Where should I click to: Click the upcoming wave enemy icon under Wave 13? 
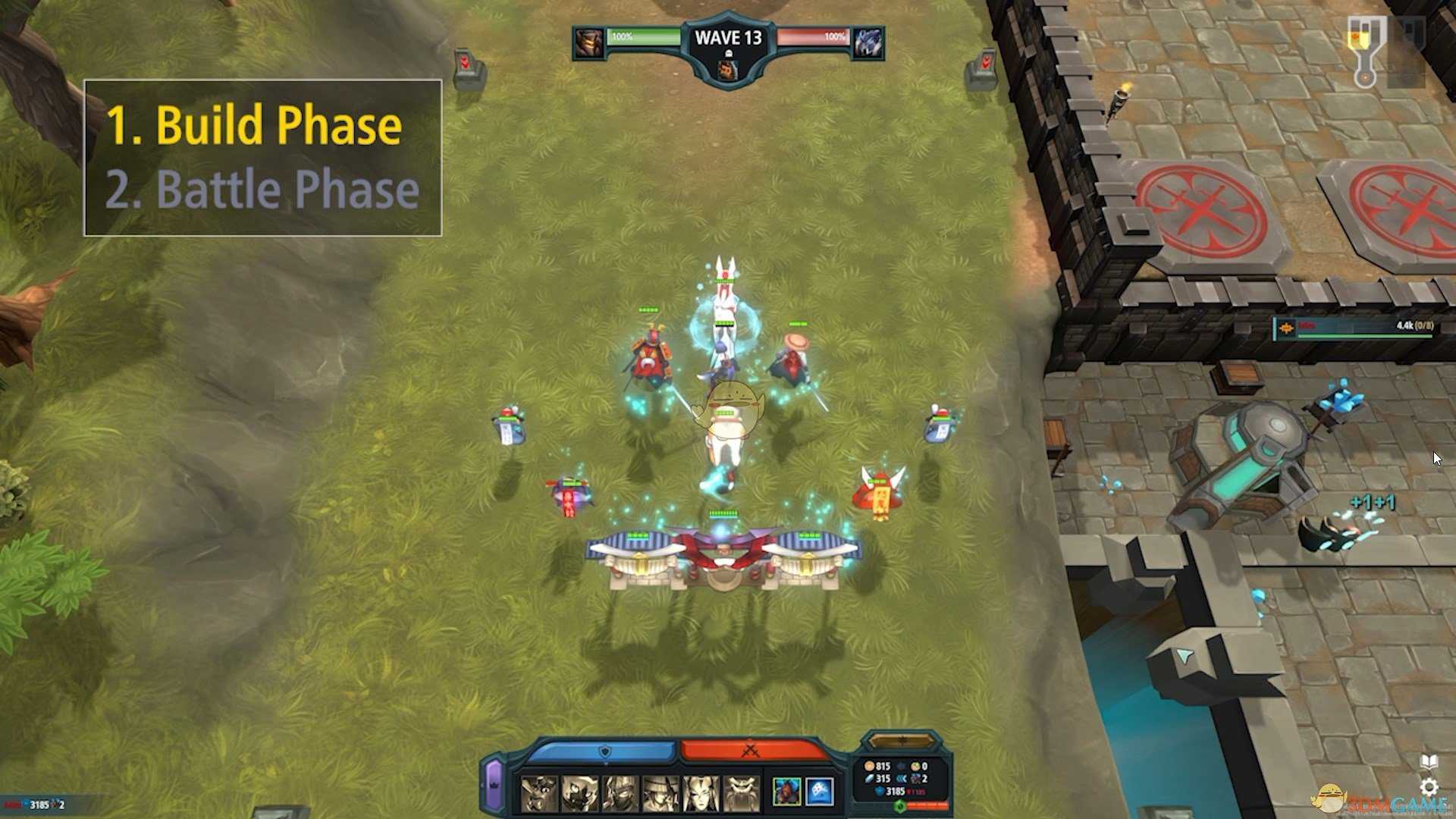click(728, 71)
